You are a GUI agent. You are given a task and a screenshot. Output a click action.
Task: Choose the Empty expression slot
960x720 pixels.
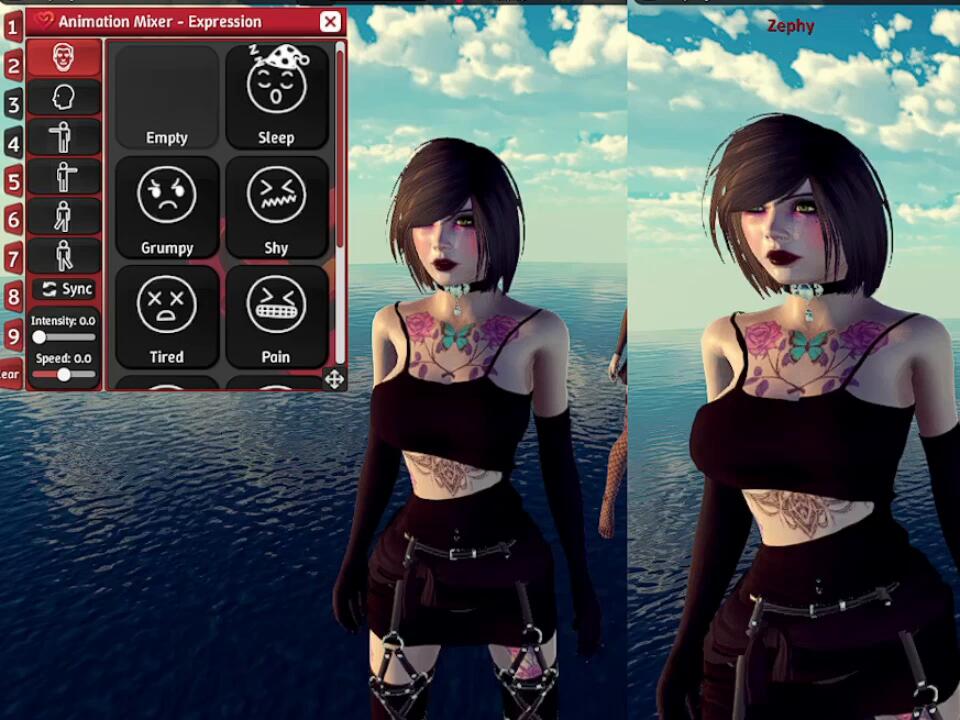coord(167,97)
